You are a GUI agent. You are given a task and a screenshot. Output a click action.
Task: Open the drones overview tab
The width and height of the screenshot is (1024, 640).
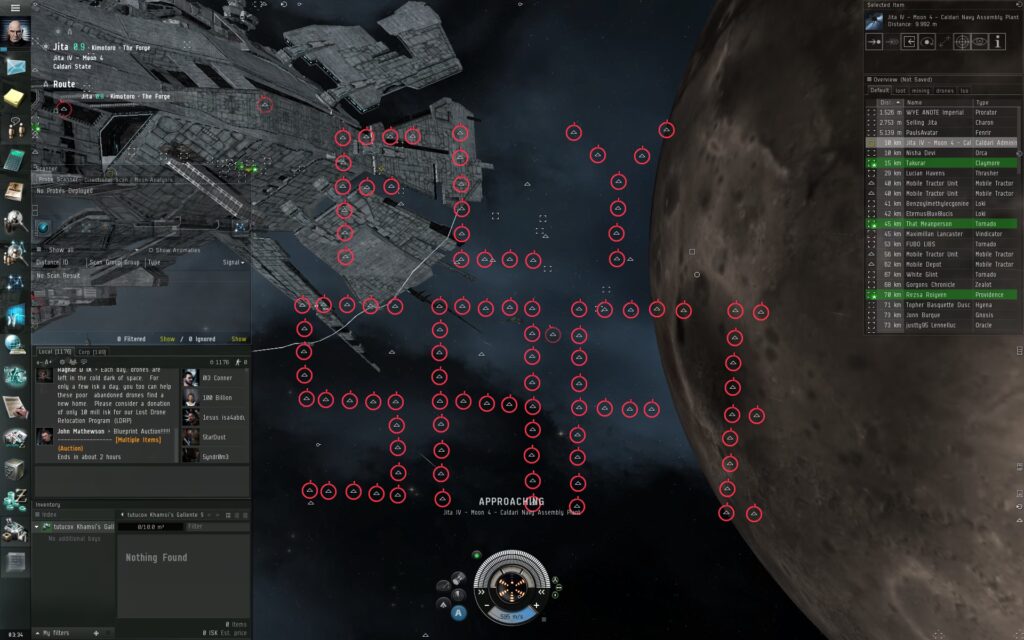(946, 91)
